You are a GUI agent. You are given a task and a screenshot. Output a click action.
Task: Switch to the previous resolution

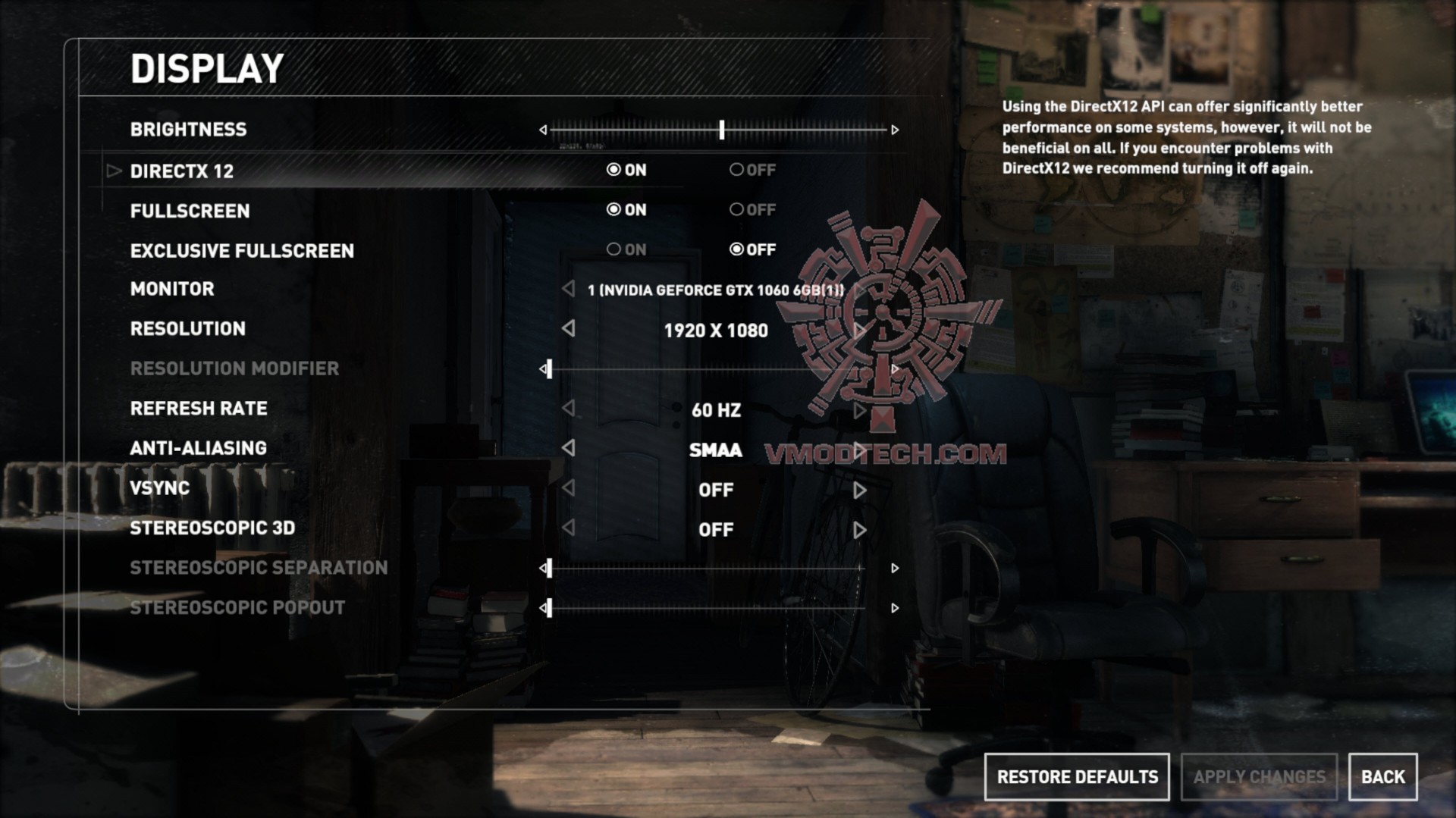point(568,329)
